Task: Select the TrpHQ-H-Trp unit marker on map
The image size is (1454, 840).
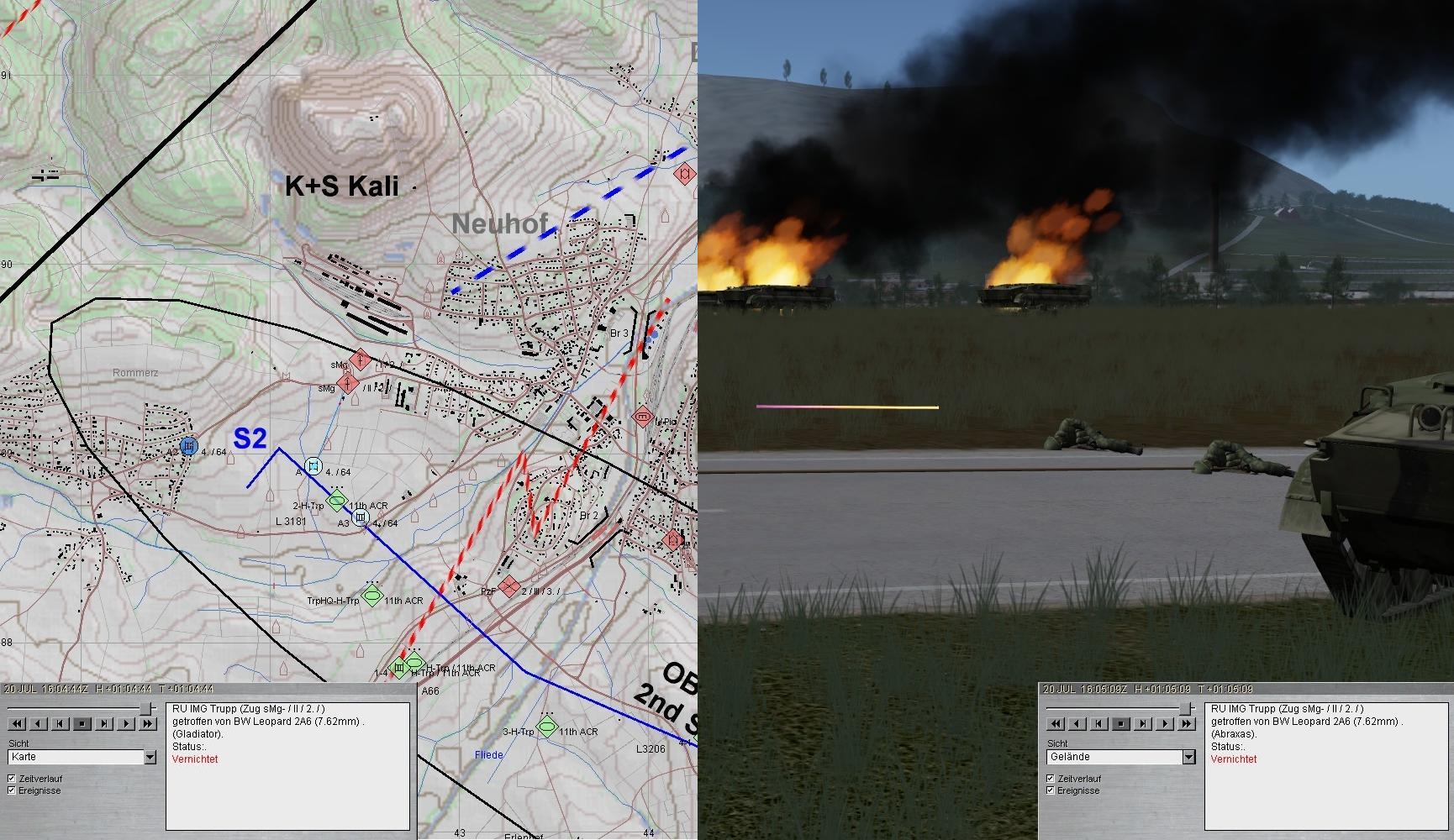Action: tap(372, 596)
